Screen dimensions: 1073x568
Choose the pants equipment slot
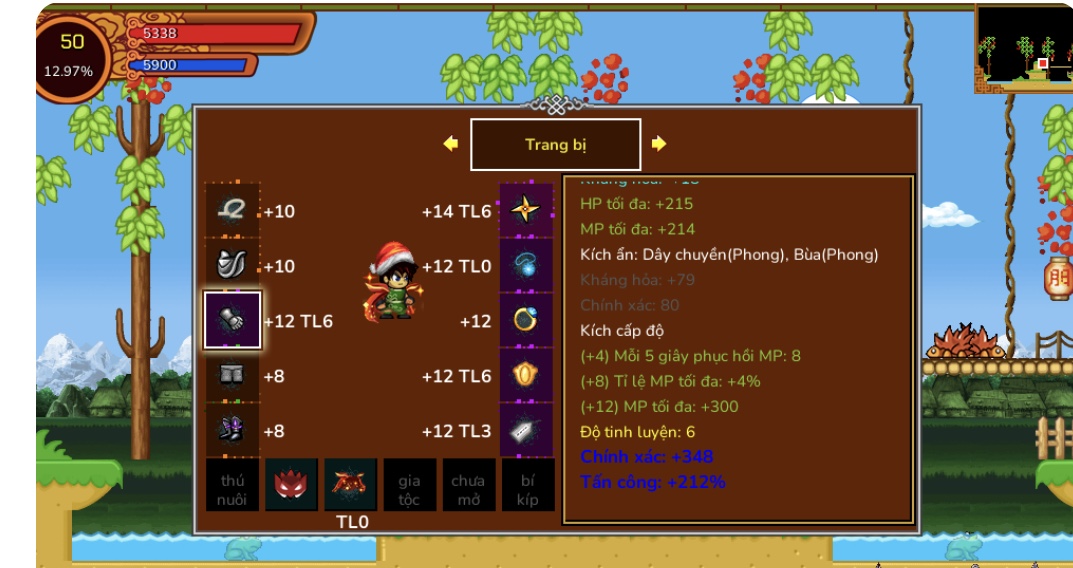232,376
